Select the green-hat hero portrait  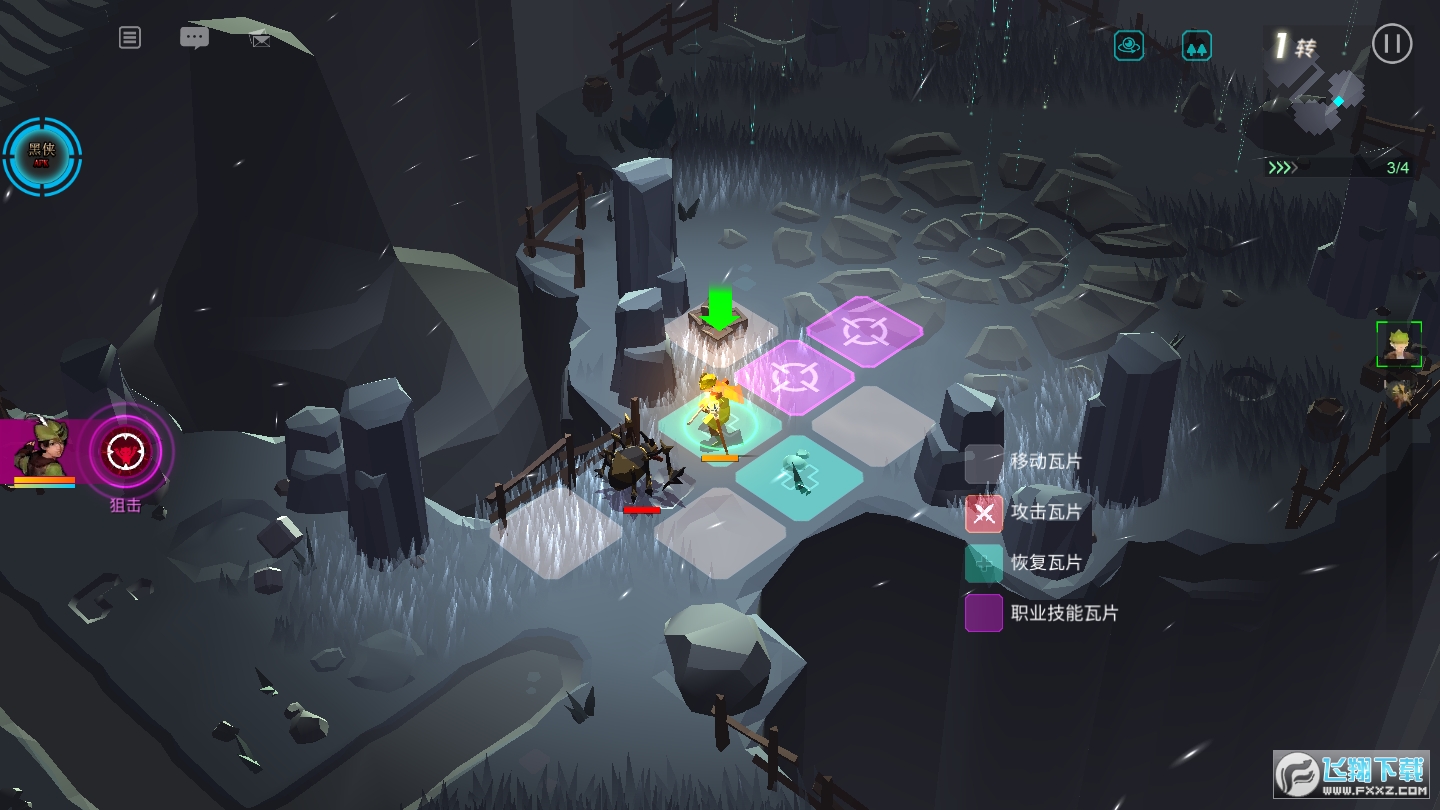tap(42, 450)
